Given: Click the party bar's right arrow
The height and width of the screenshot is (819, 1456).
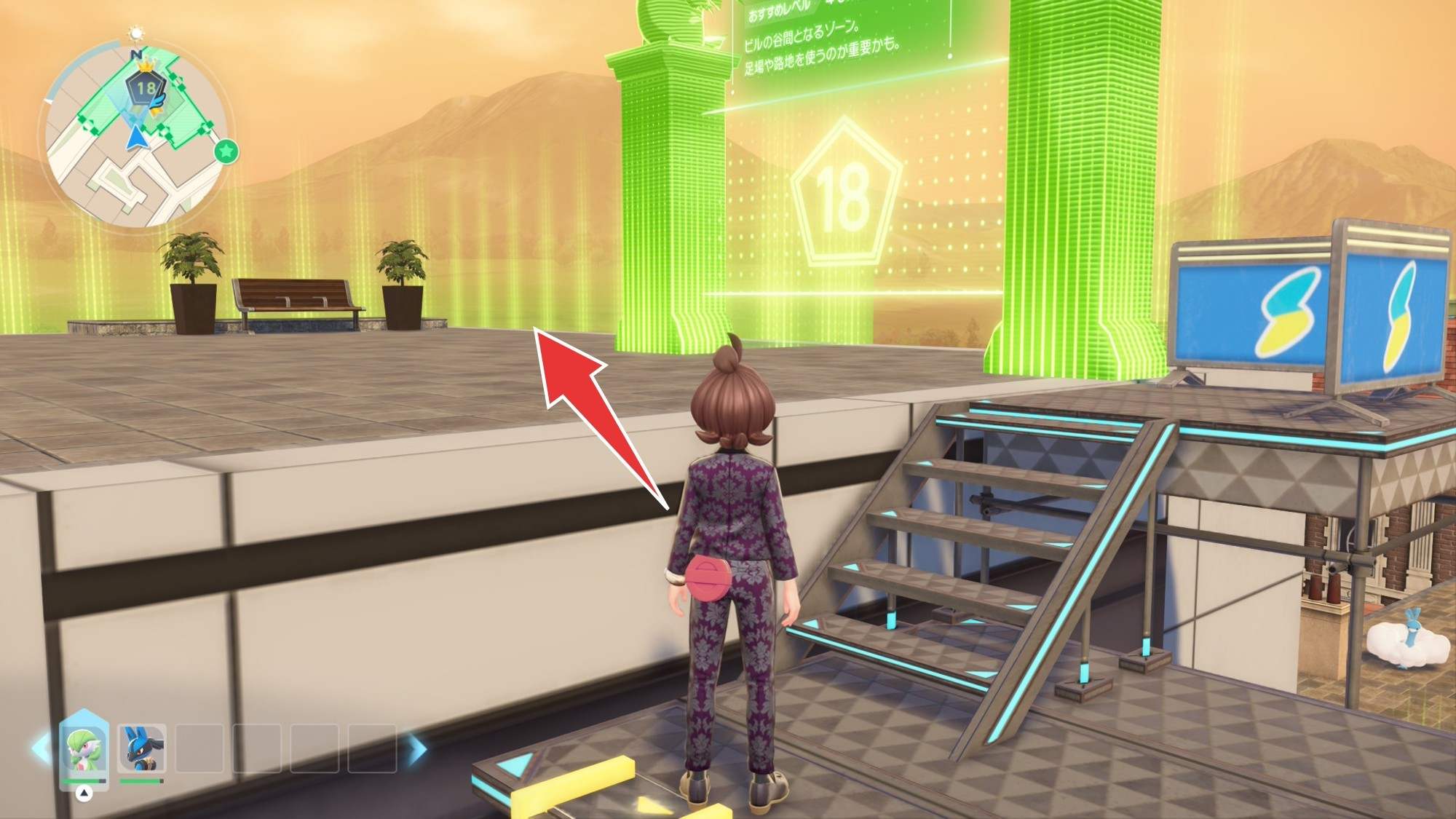Looking at the screenshot, I should [x=416, y=748].
